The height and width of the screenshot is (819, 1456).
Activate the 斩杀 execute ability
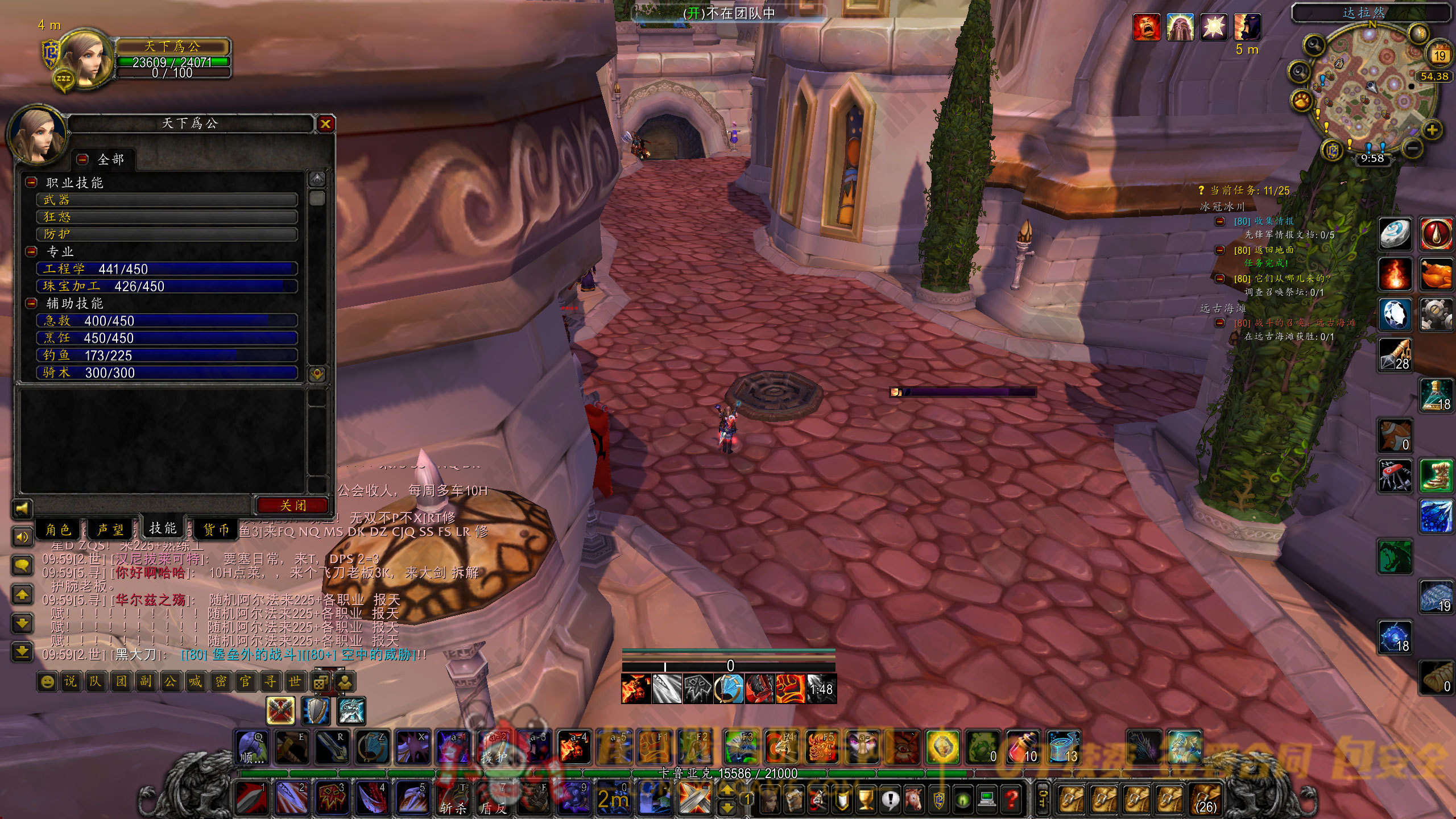pyautogui.click(x=454, y=799)
